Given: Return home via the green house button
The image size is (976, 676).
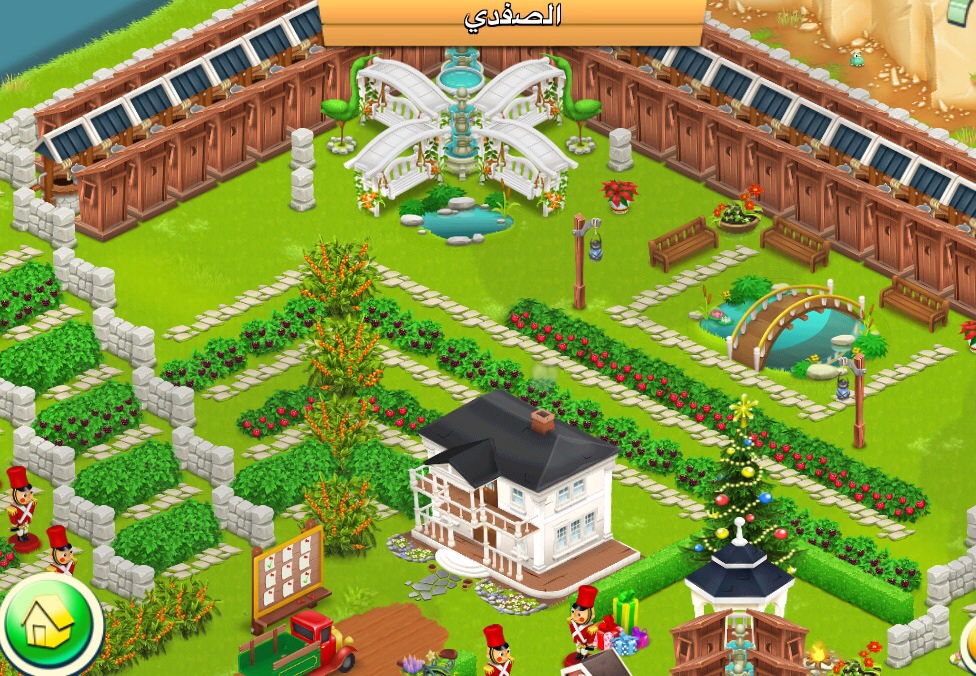Looking at the screenshot, I should 47,624.
